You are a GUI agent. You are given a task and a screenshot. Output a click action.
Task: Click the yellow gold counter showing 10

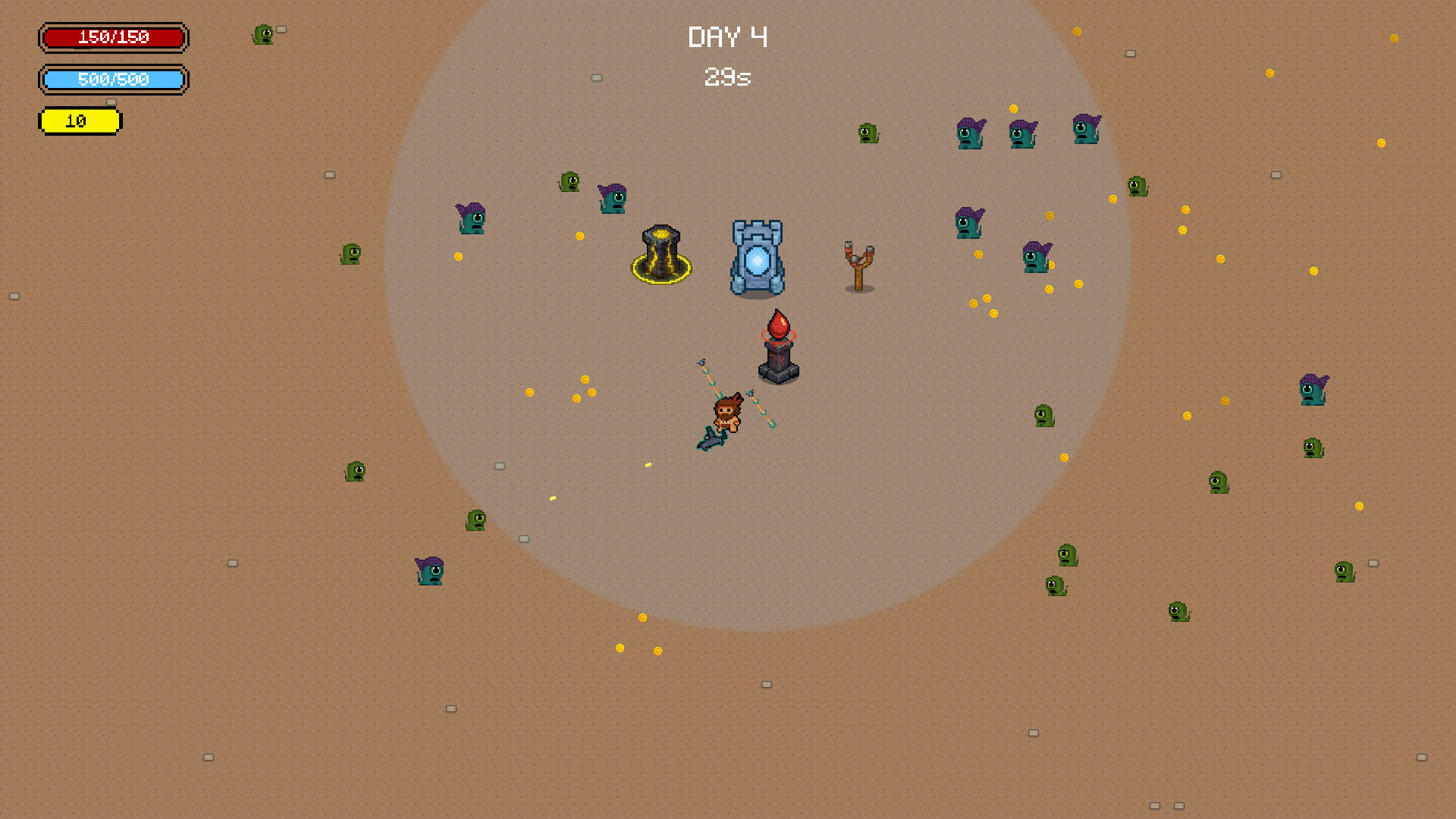click(x=80, y=121)
